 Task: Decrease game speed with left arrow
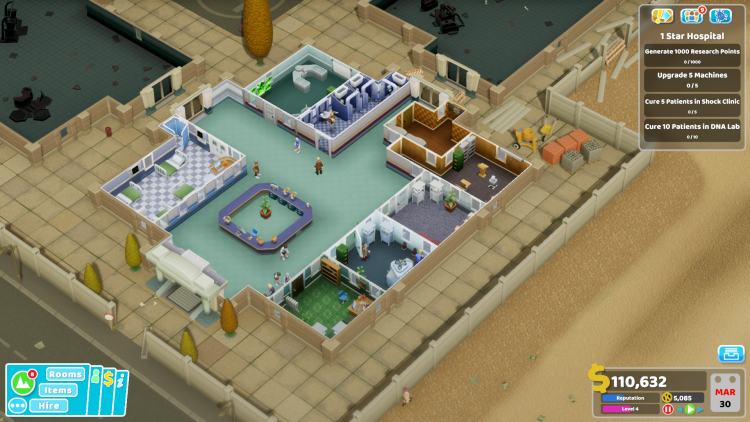pos(679,409)
